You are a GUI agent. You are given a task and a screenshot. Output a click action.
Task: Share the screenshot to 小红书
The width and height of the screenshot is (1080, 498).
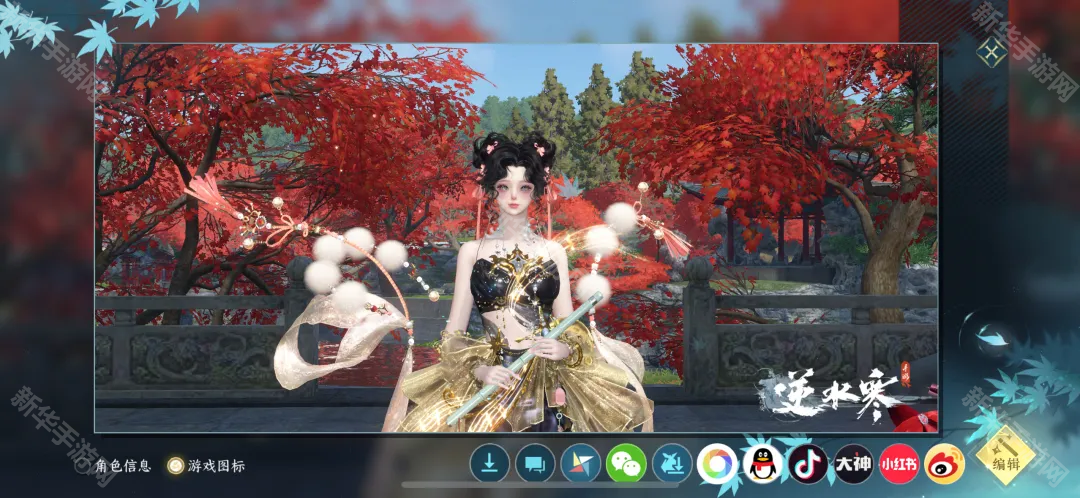(899, 463)
